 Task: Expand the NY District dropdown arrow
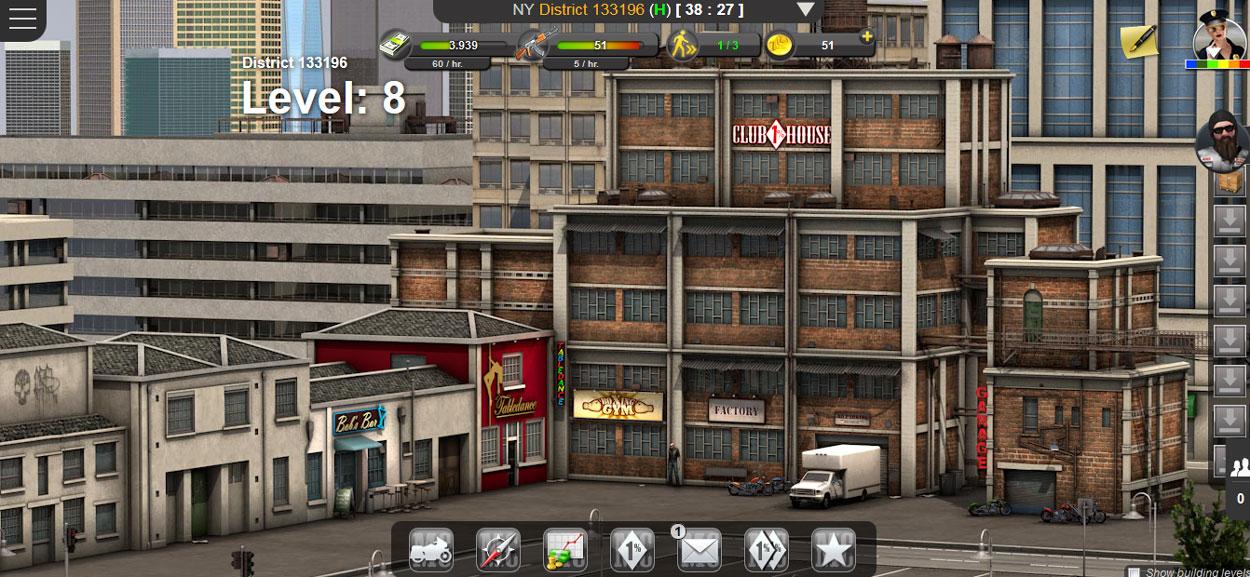click(x=806, y=10)
